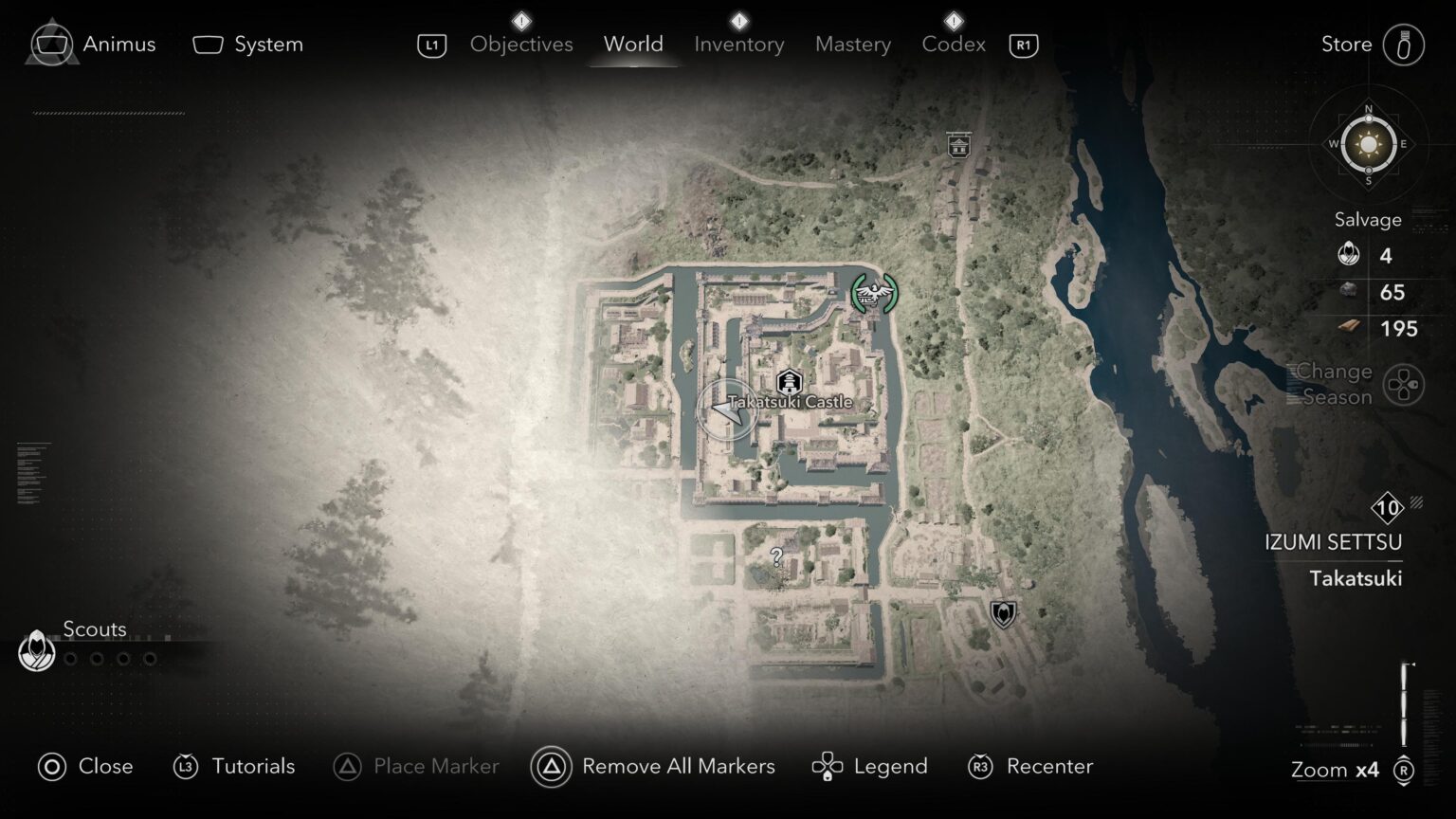1456x819 pixels.
Task: Click the Tutorials button
Action: (x=233, y=766)
